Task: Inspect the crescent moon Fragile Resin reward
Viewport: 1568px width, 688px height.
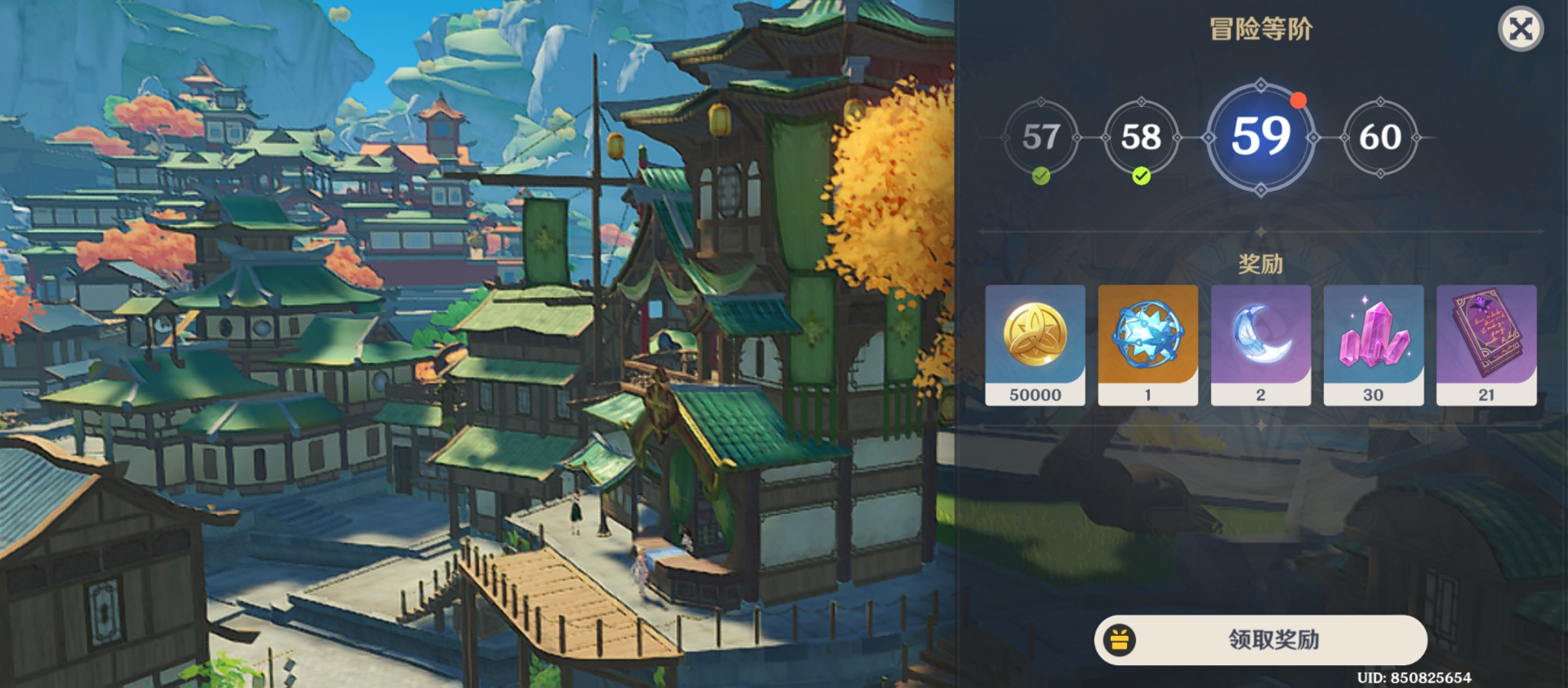Action: click(1261, 345)
